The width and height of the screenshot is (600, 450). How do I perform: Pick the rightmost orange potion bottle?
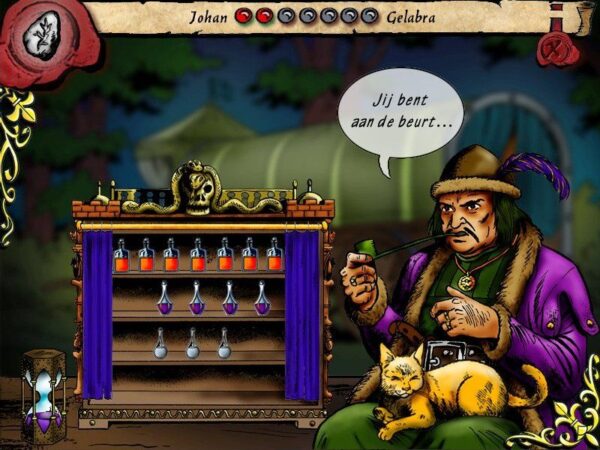[274, 257]
